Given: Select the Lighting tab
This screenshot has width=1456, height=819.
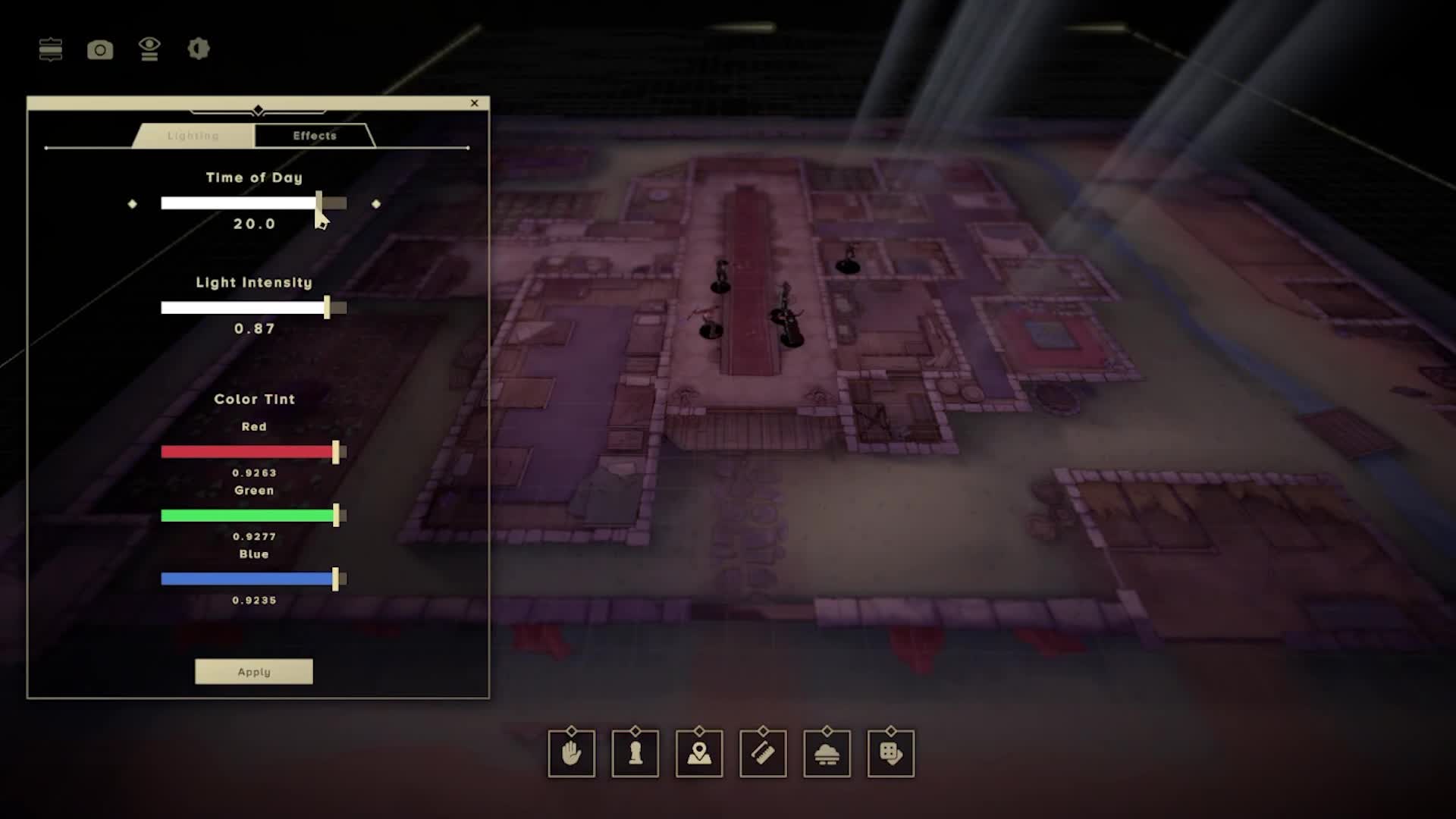Looking at the screenshot, I should [193, 136].
